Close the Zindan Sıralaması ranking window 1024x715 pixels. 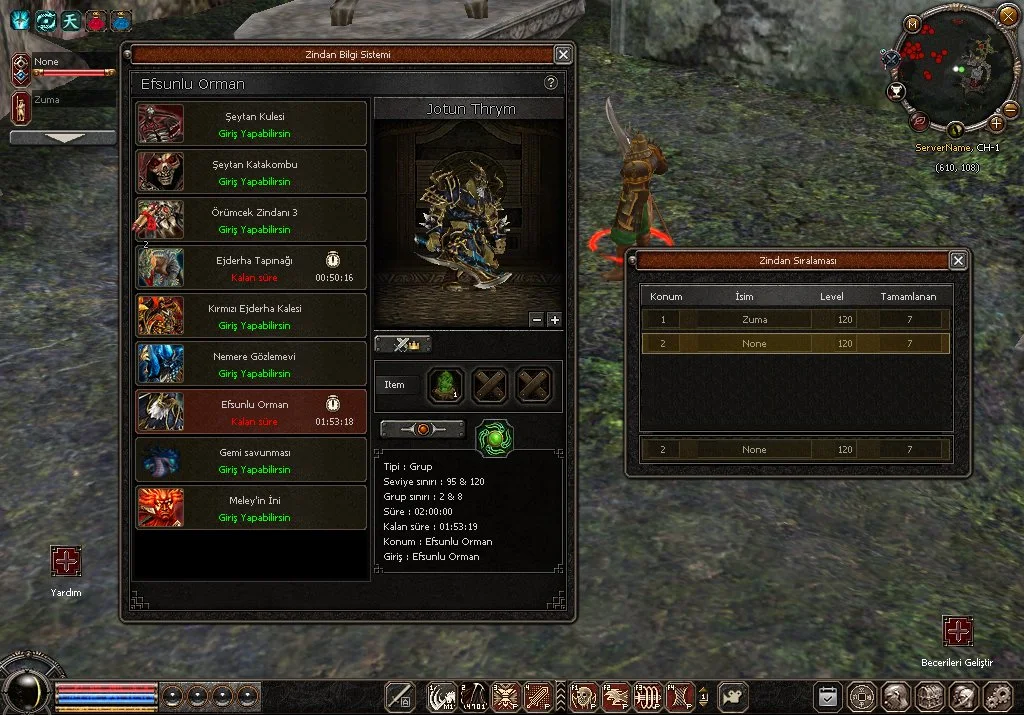[x=958, y=261]
